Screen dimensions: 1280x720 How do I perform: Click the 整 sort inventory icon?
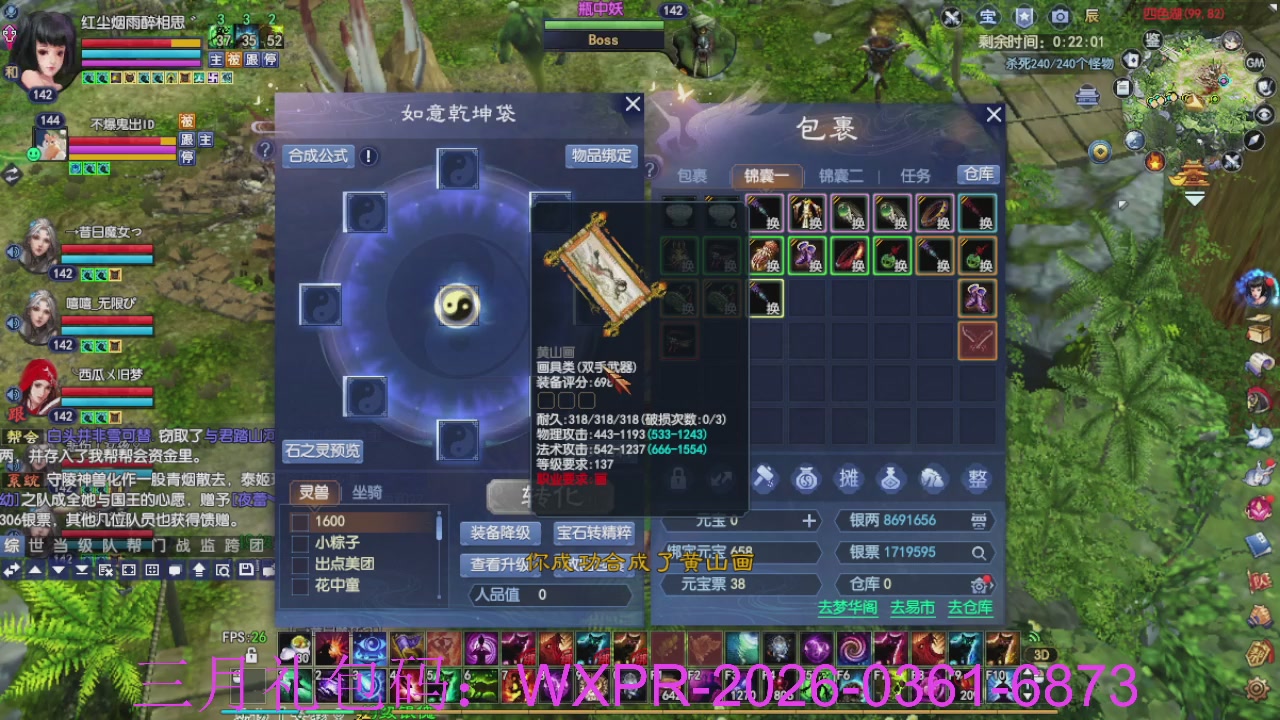(x=976, y=480)
